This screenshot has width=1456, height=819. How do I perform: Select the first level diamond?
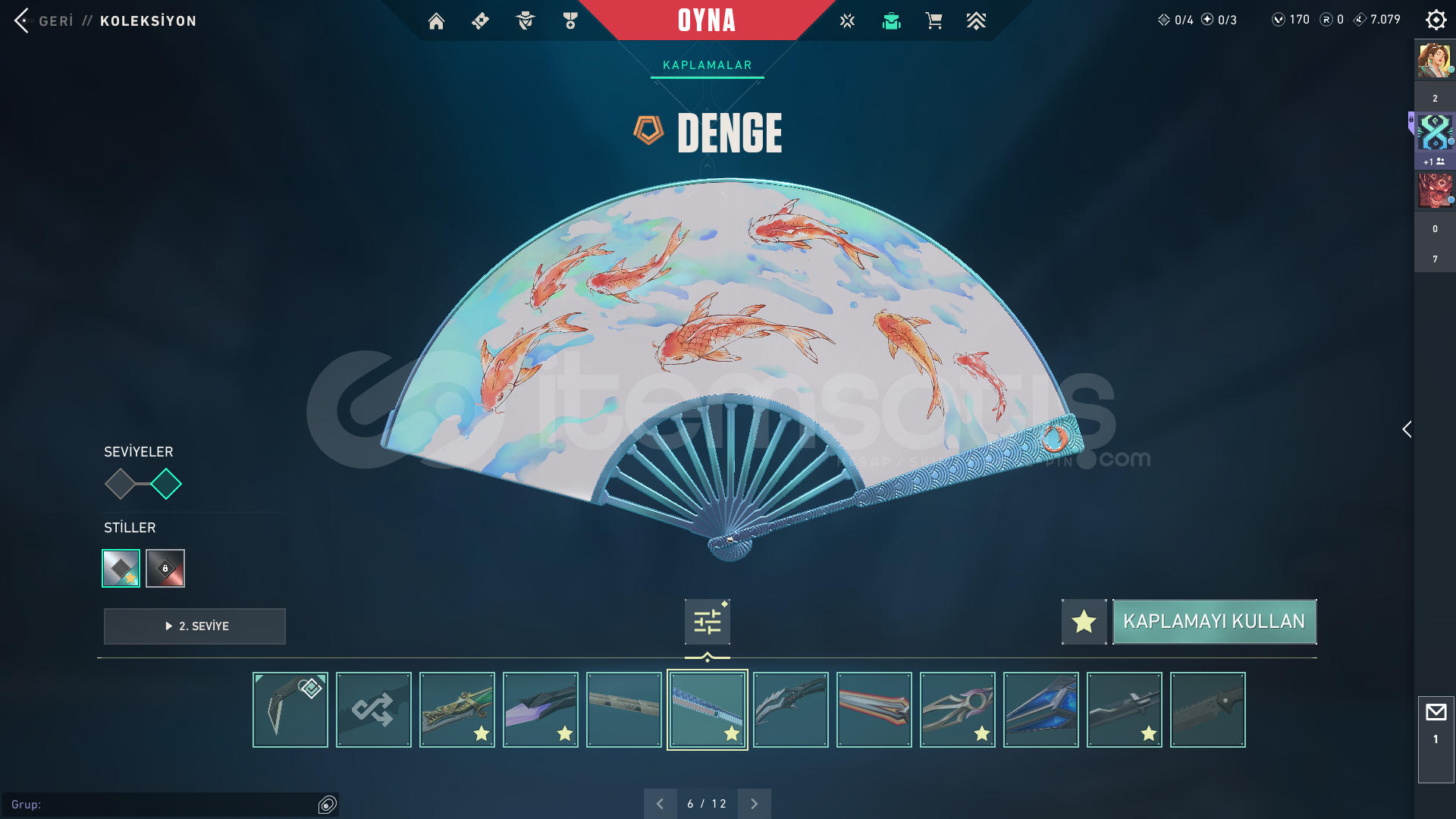[x=120, y=484]
